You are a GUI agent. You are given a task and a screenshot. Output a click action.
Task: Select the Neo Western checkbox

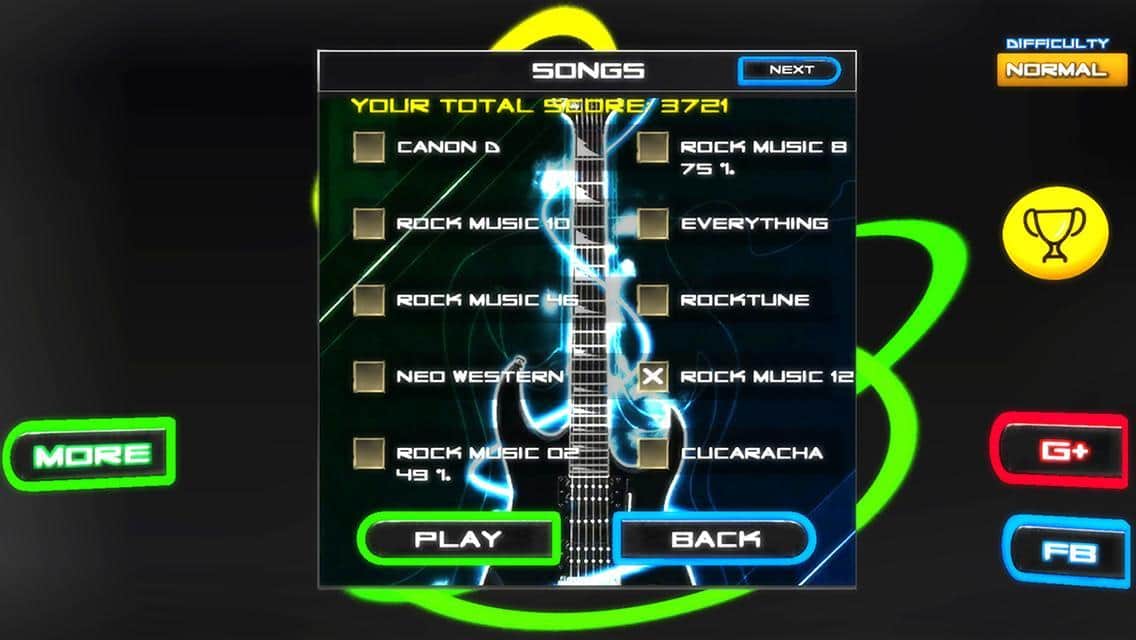pyautogui.click(x=369, y=376)
